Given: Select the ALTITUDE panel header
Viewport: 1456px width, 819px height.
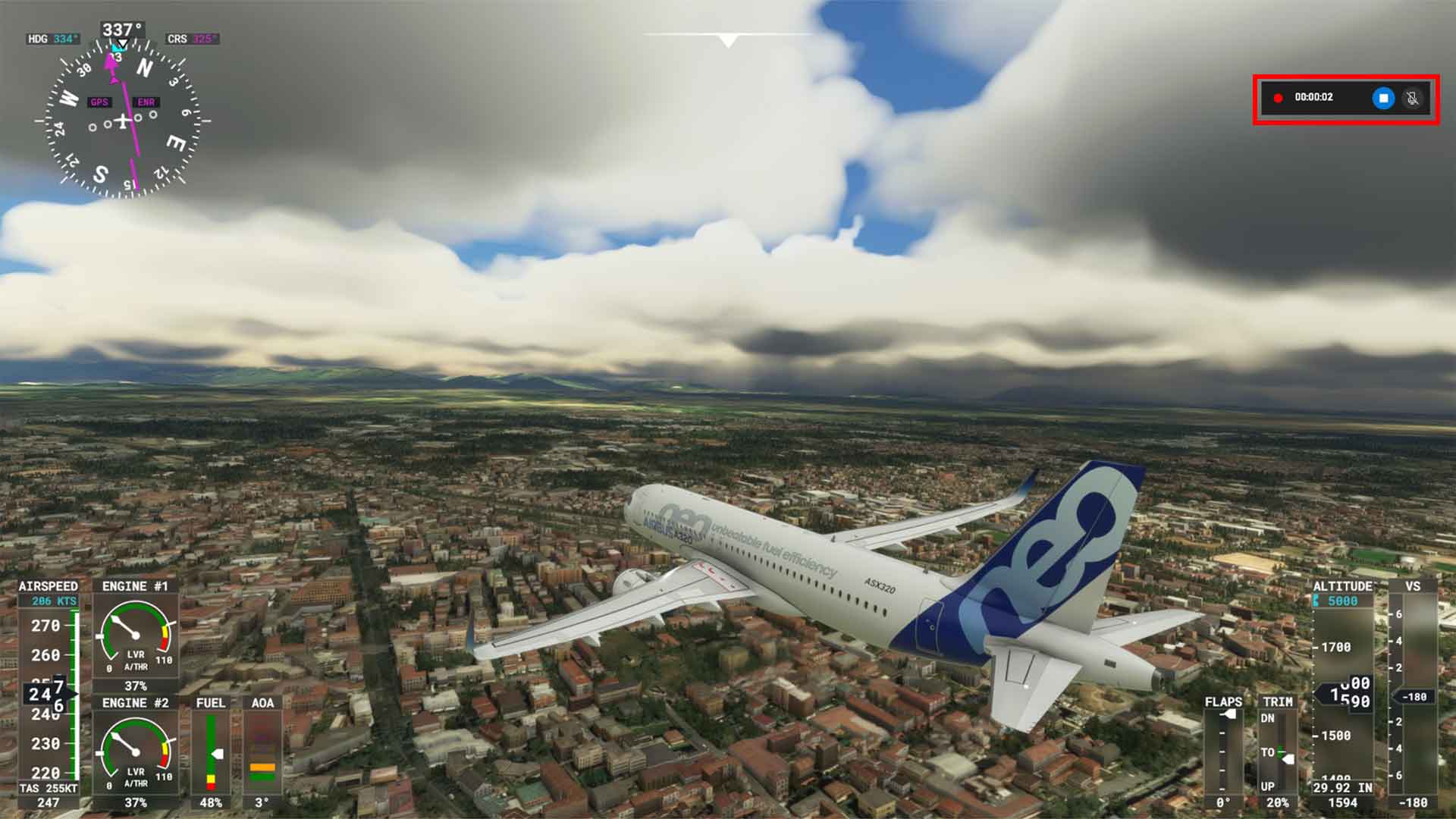Looking at the screenshot, I should click(x=1344, y=585).
